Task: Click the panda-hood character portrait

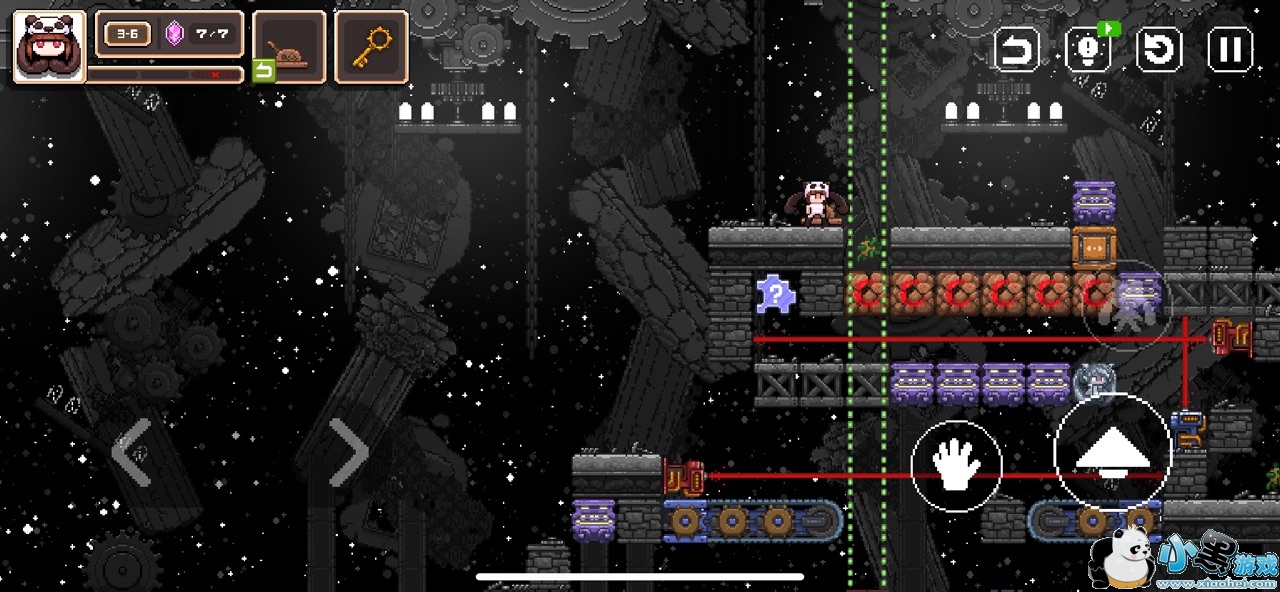Action: coord(49,46)
